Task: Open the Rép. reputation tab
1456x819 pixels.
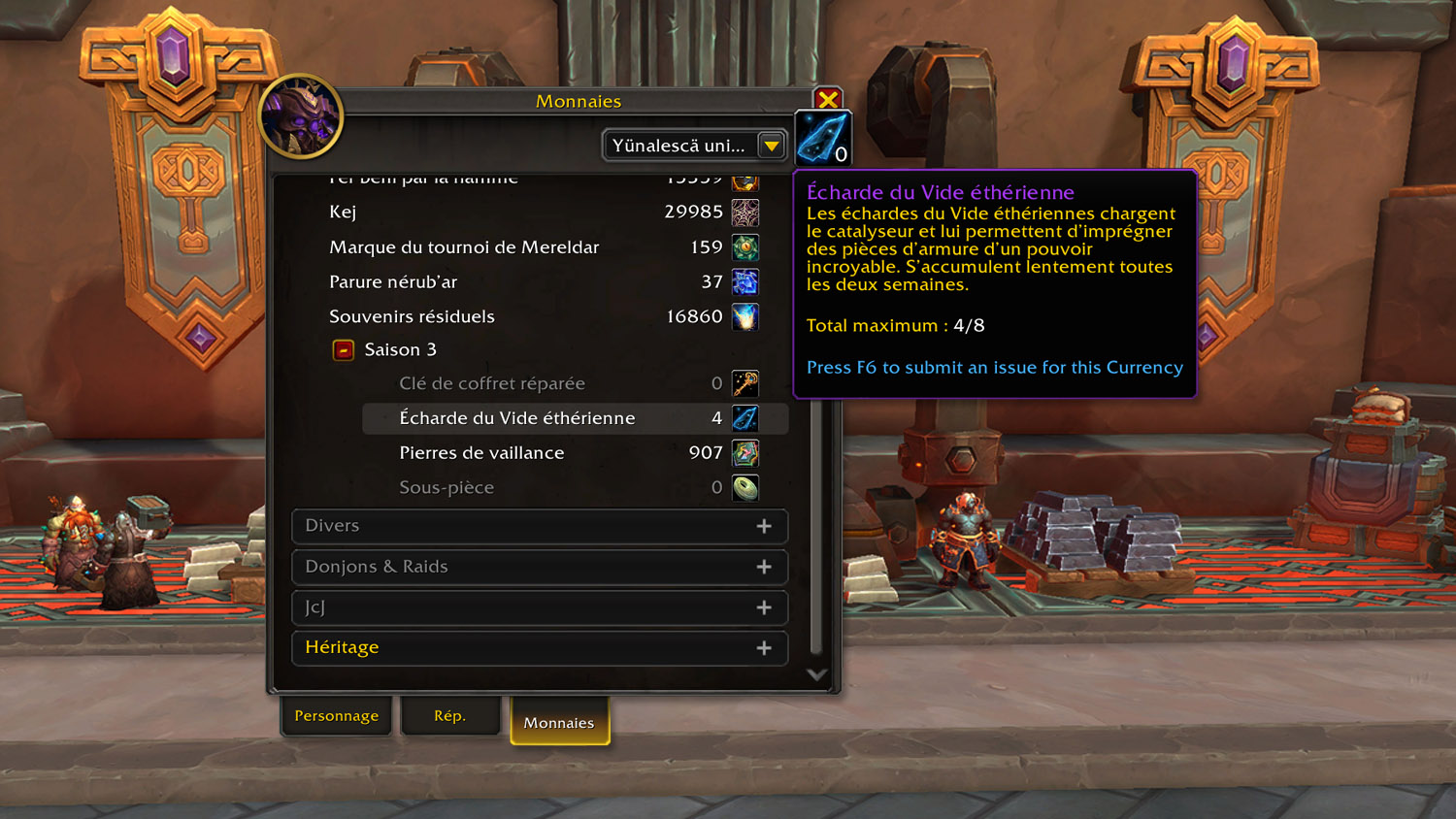Action: 449,716
